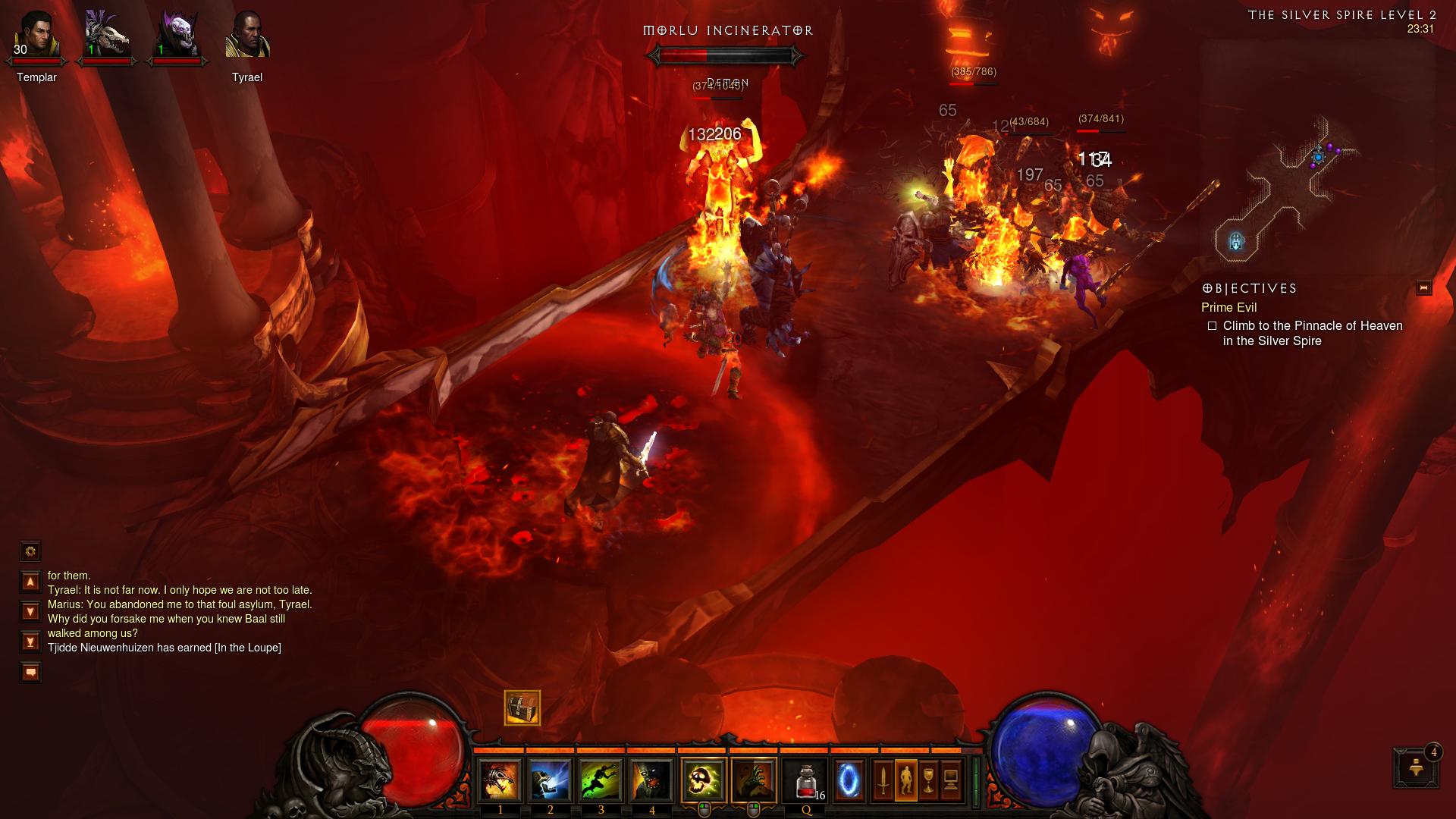Select the purple-hooded gargantuan pet portrait

pos(177,36)
